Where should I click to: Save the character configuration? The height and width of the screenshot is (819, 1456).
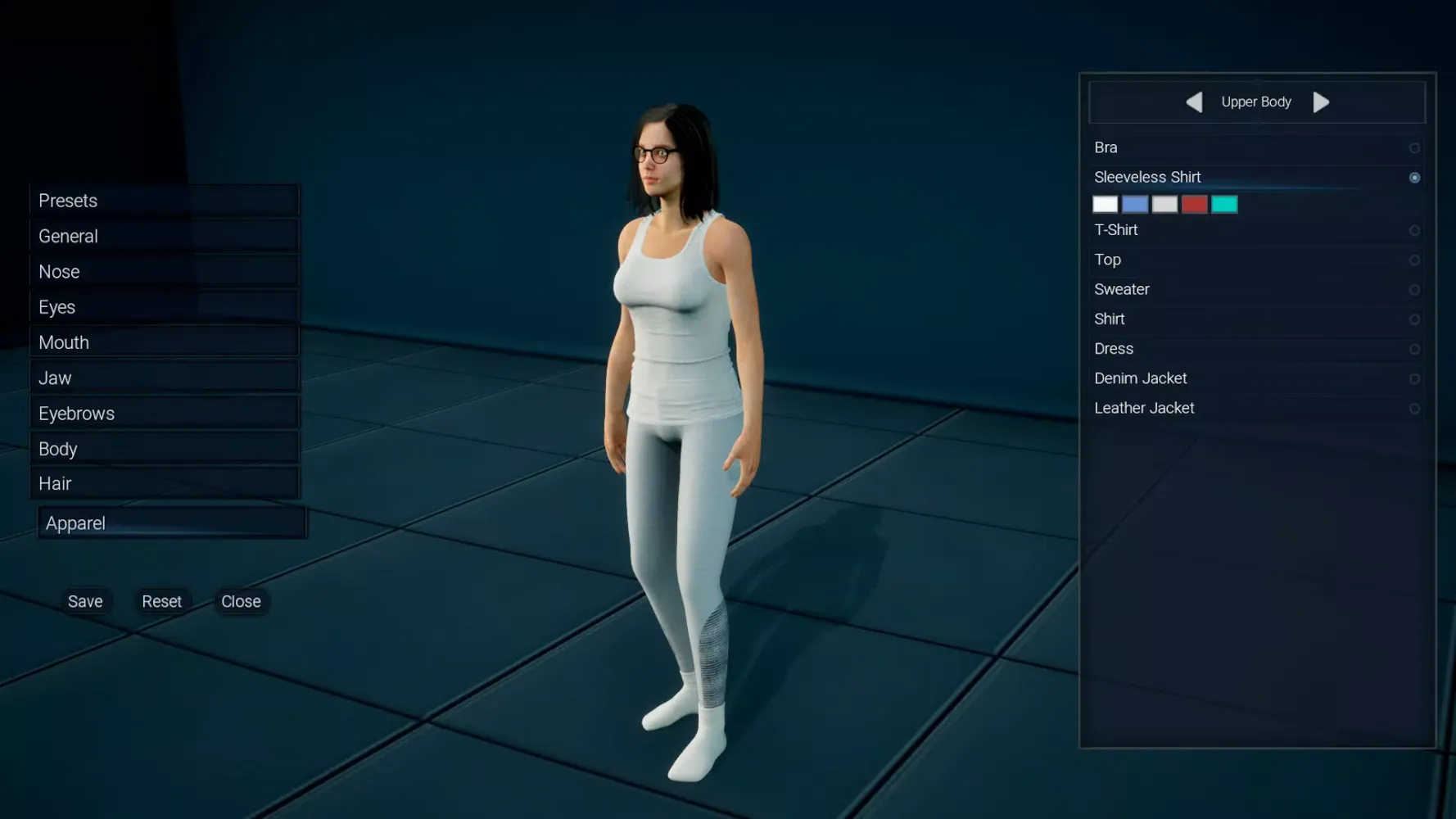(85, 601)
